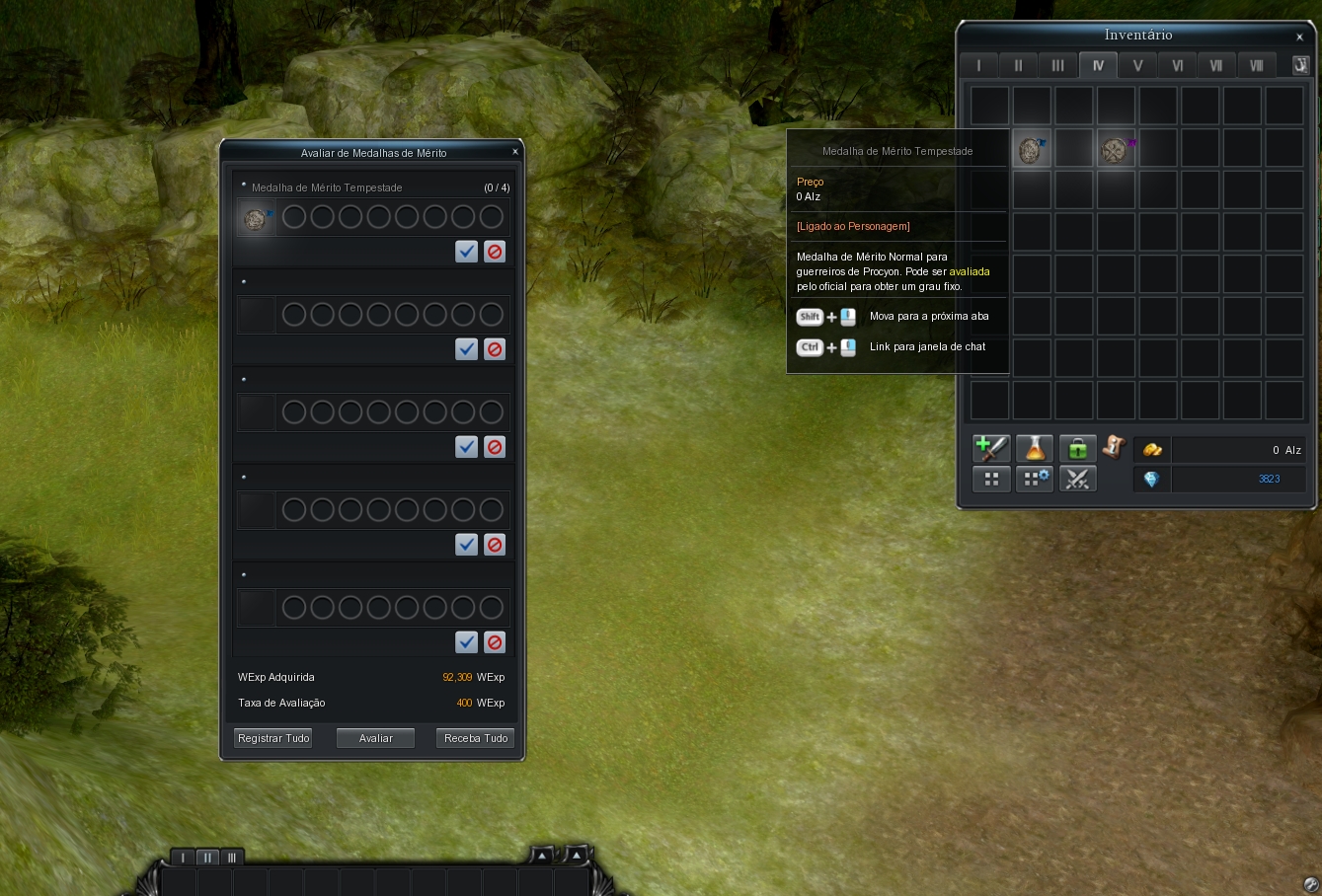Click the Registrar Tudo button
Screen dimensions: 1322x896
click(x=273, y=738)
